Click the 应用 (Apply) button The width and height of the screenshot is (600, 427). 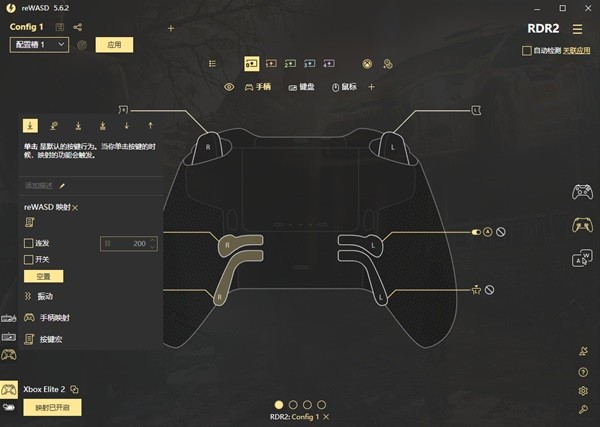click(113, 45)
